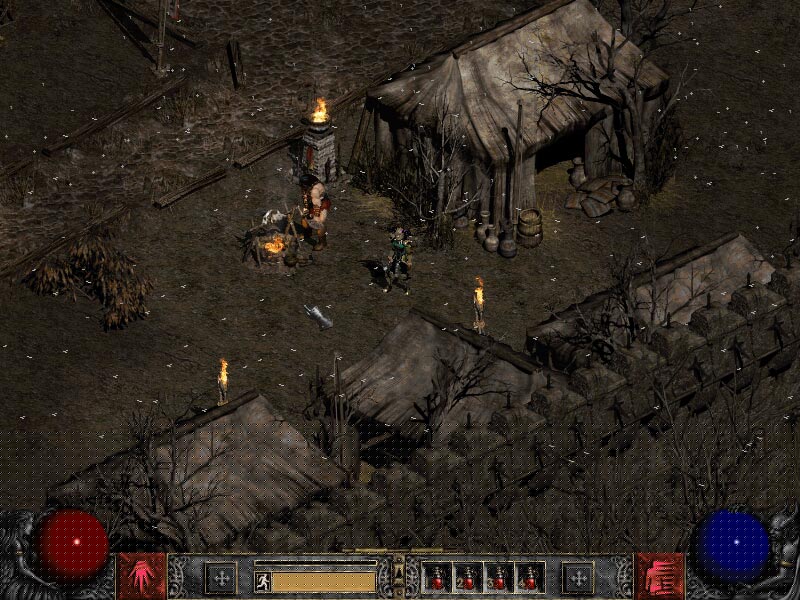Toggle the run/walk running-figure button
Viewport: 800px width, 600px height.
pyautogui.click(x=262, y=579)
